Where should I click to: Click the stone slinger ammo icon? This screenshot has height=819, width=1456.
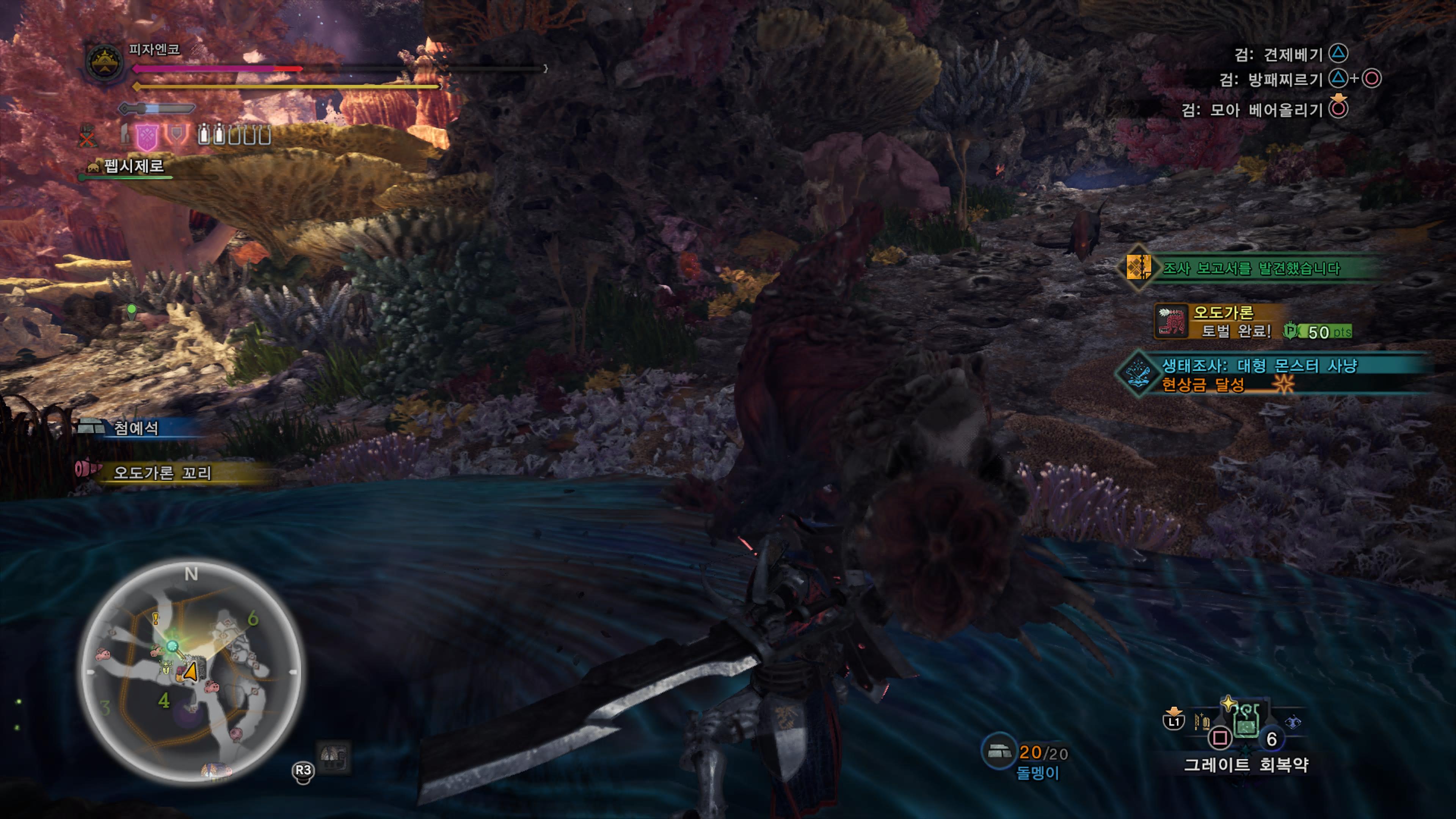[999, 752]
